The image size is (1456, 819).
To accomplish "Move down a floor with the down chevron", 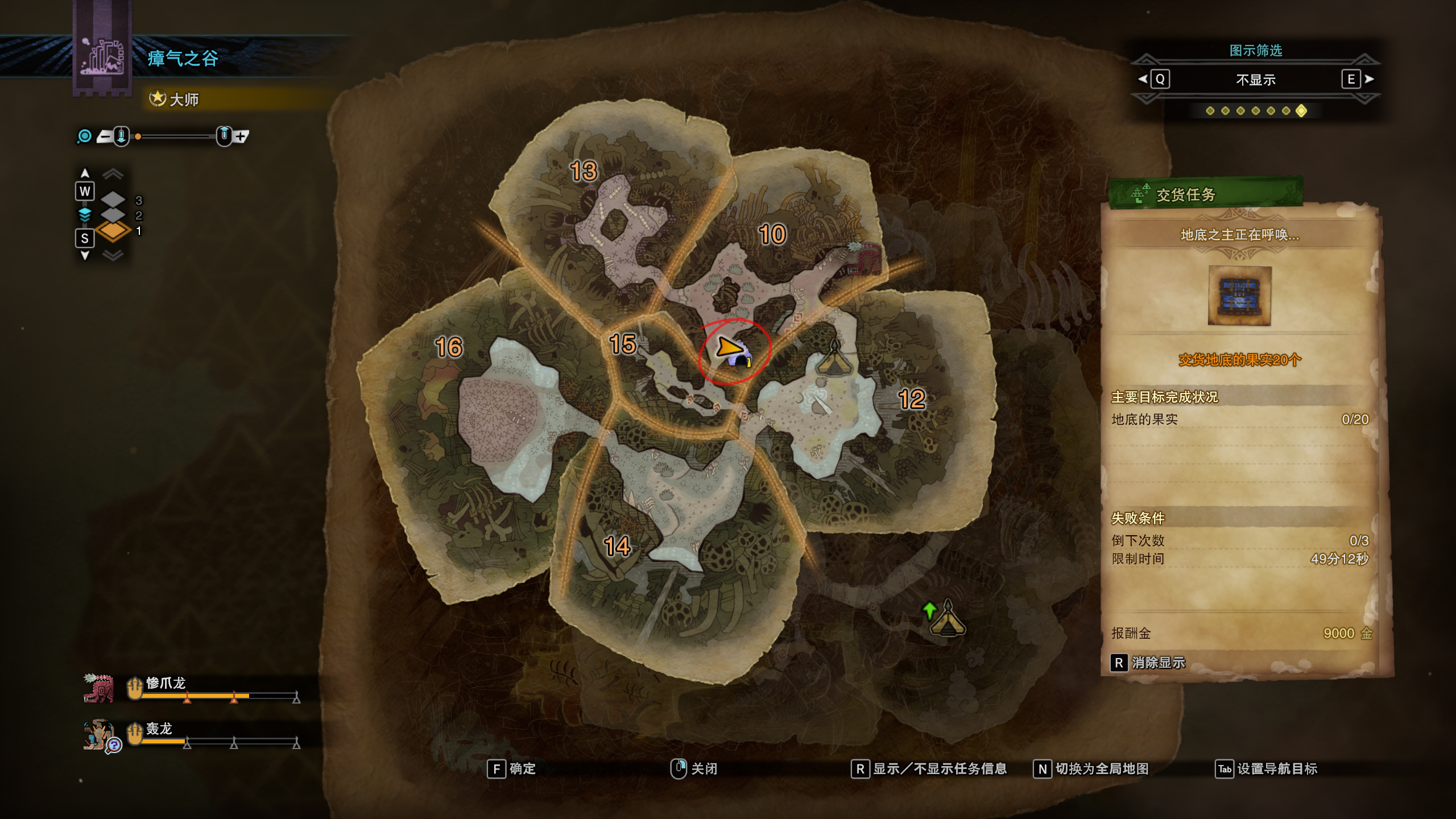I will (x=113, y=255).
